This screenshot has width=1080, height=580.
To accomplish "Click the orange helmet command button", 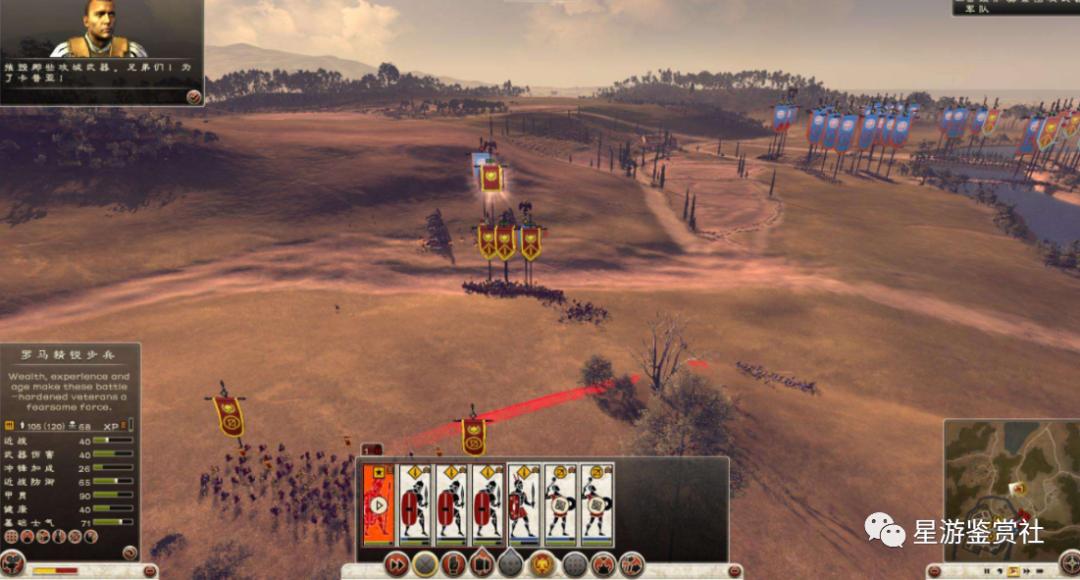I will (x=542, y=564).
